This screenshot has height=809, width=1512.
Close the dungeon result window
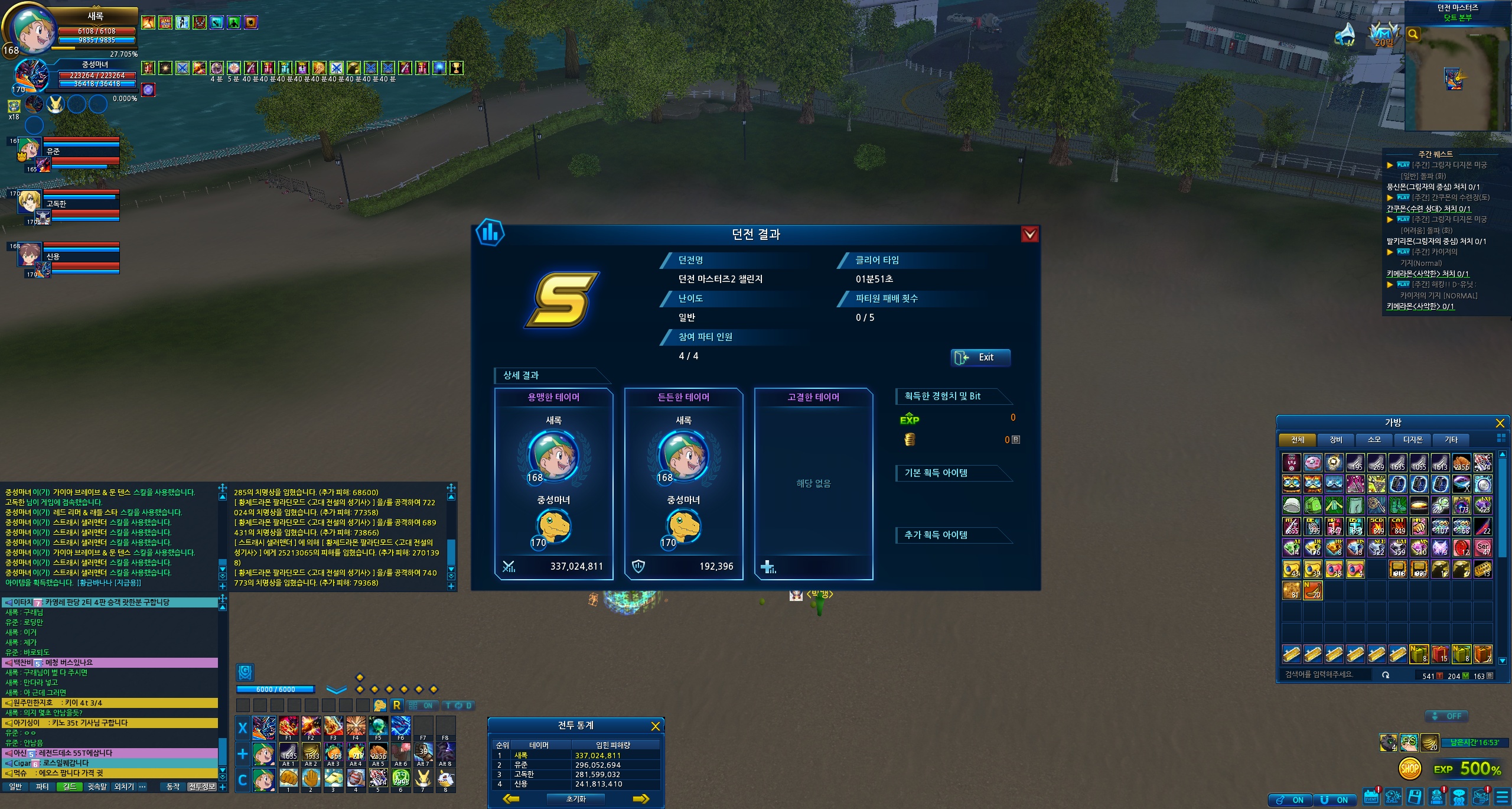(1029, 235)
